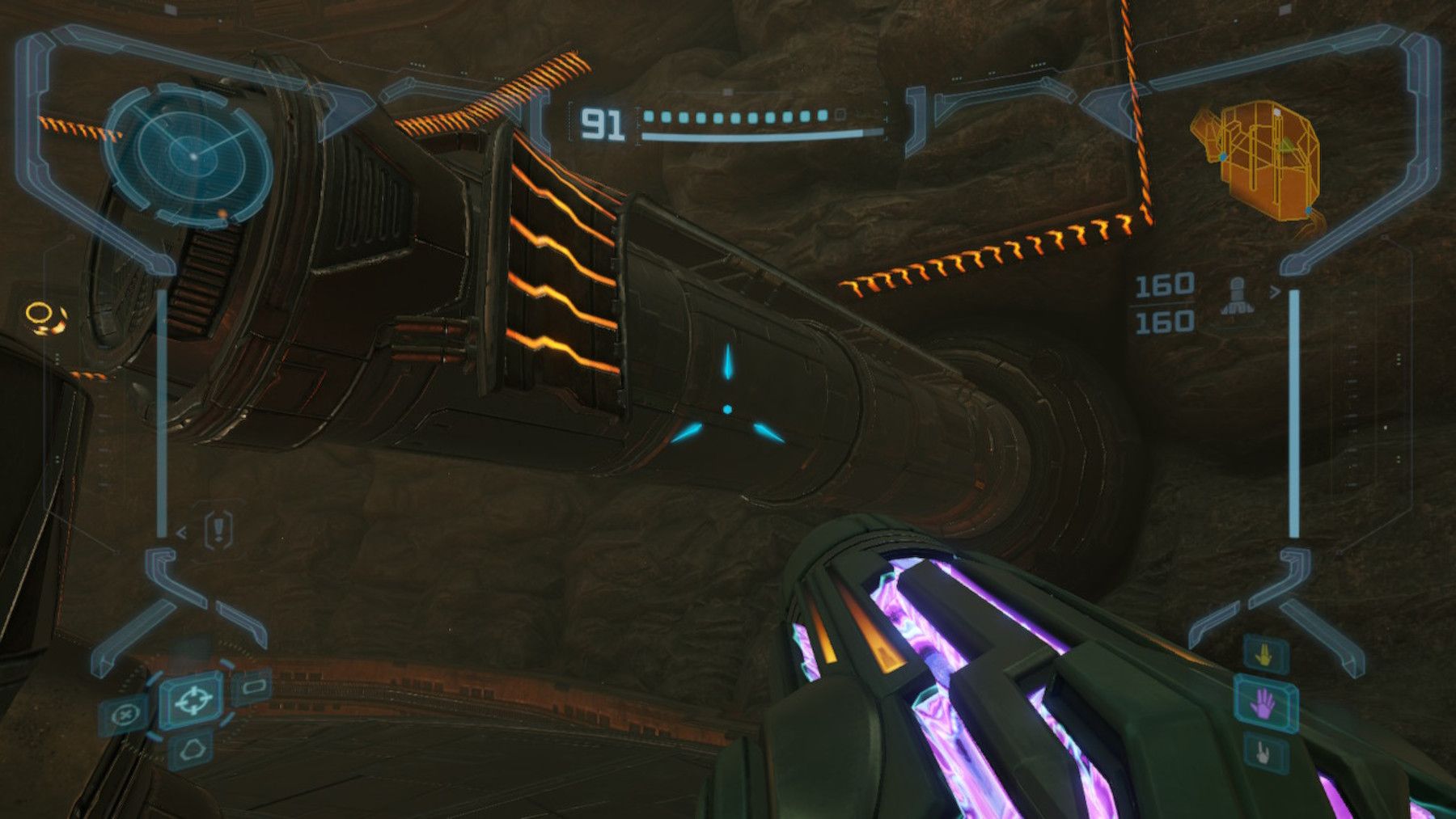
Task: Click the missile count reading 91
Action: pos(603,123)
